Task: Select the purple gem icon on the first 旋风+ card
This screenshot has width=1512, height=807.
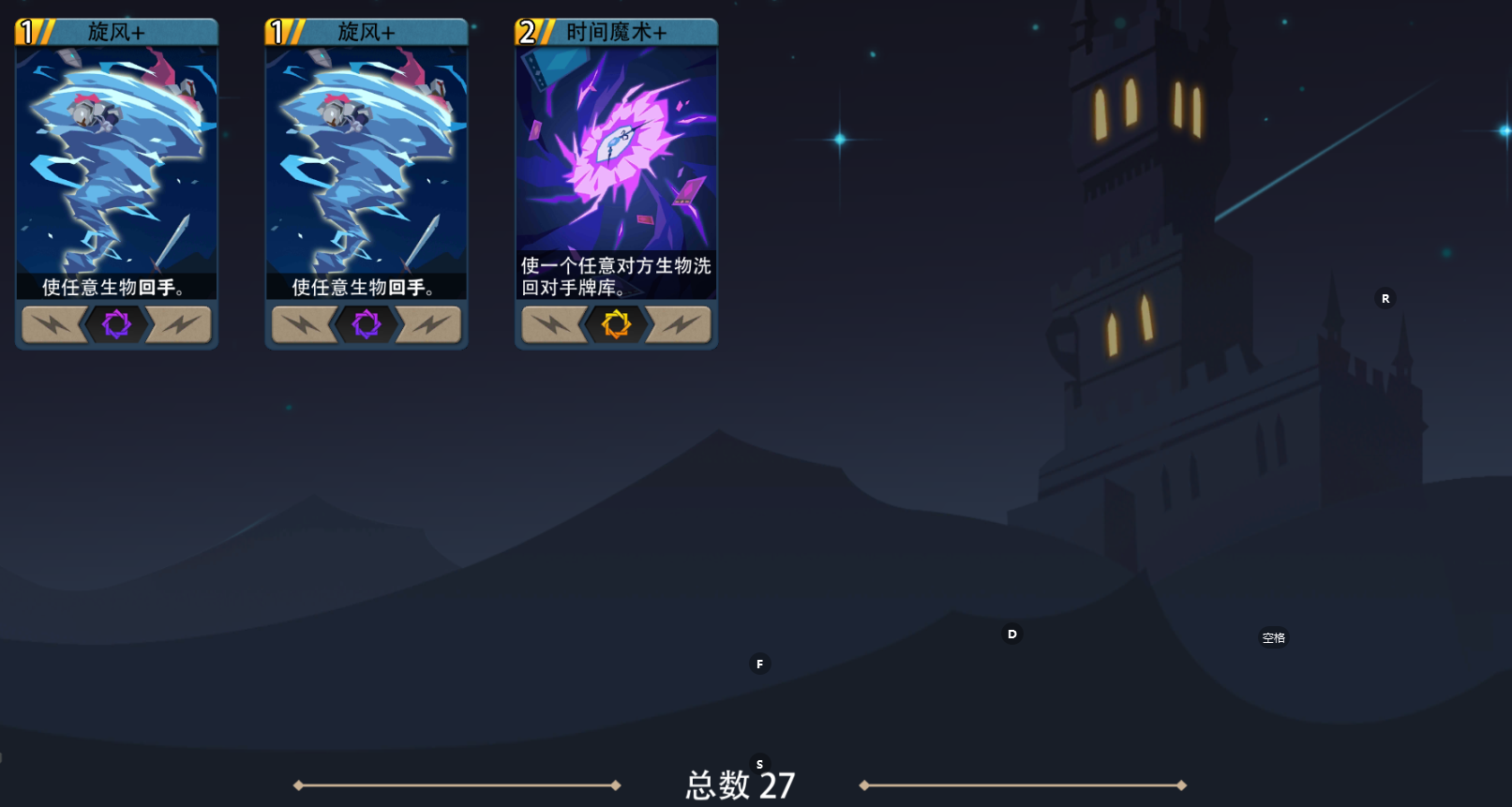Action: pyautogui.click(x=115, y=324)
